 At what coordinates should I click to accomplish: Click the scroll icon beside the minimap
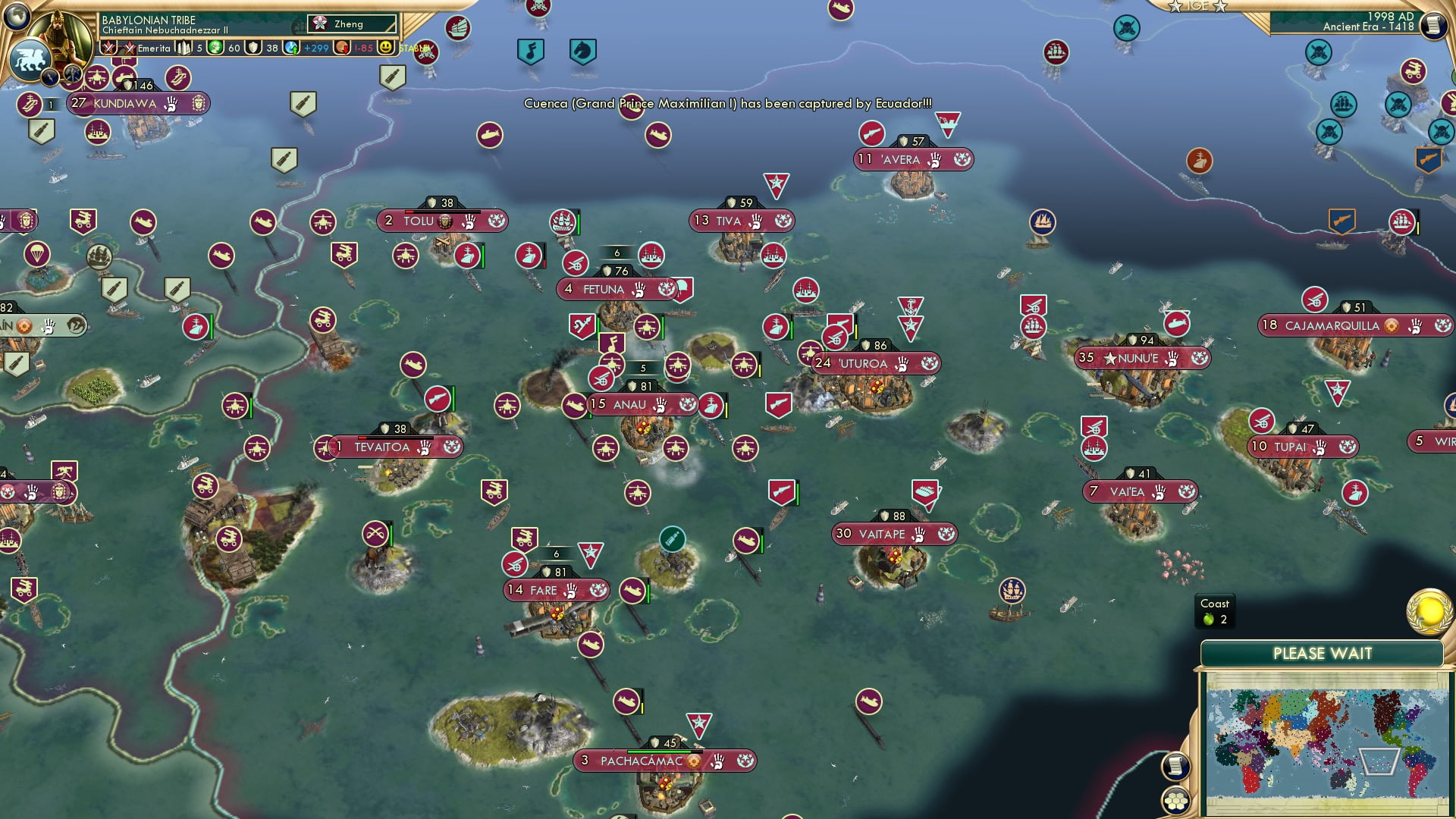(1175, 765)
